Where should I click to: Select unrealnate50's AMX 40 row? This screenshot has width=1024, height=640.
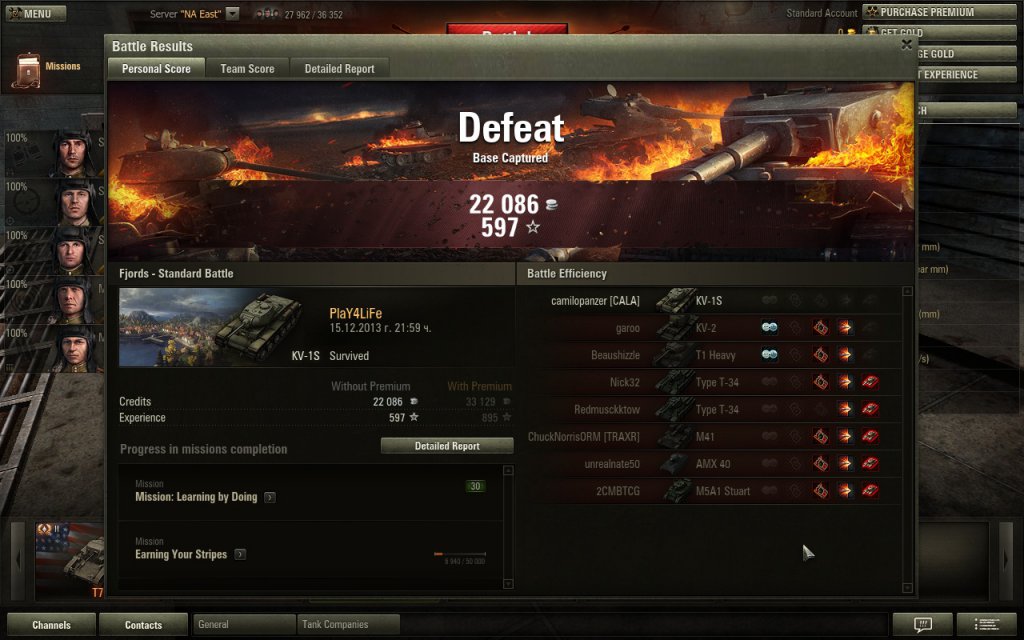coord(708,464)
